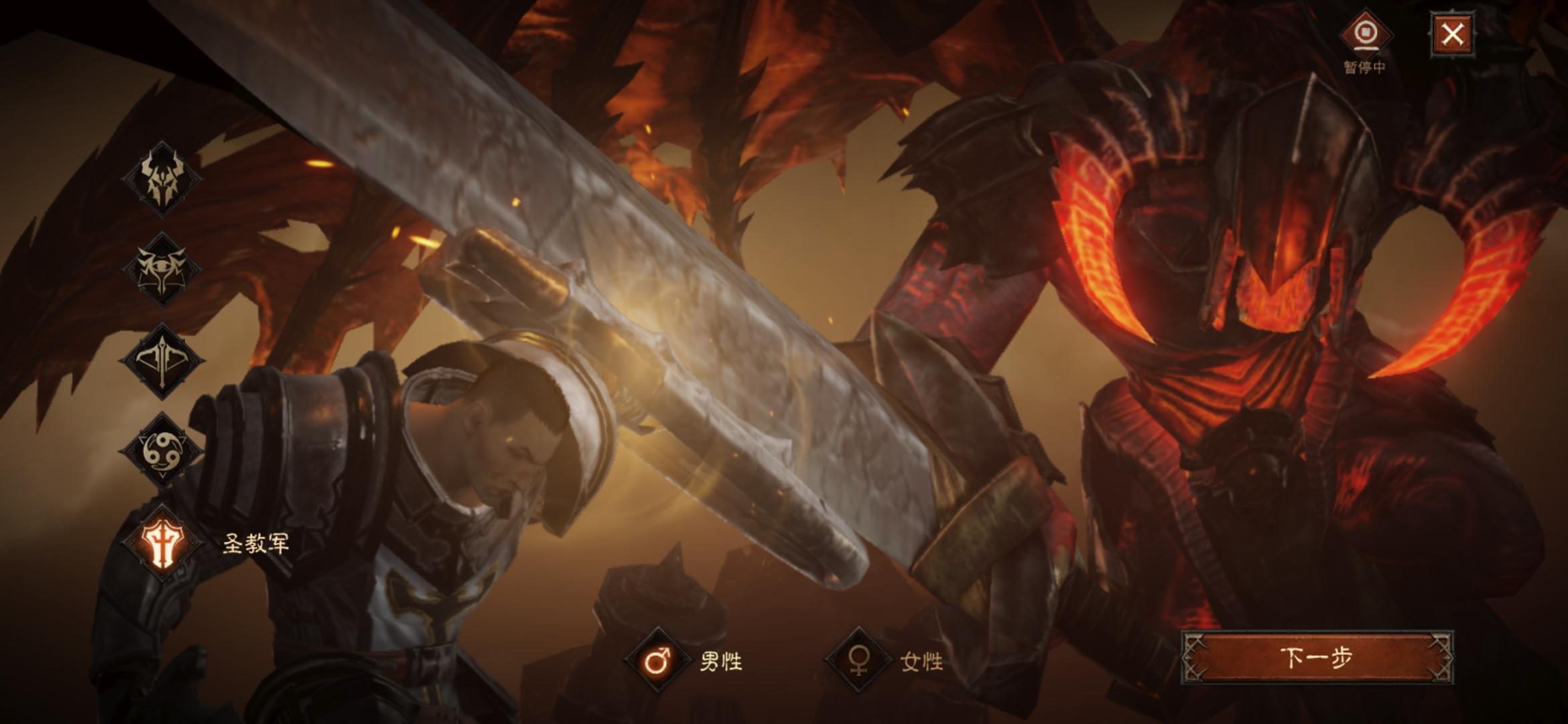This screenshot has height=724, width=1568.
Task: Select 男性 male gender option
Action: 657,661
